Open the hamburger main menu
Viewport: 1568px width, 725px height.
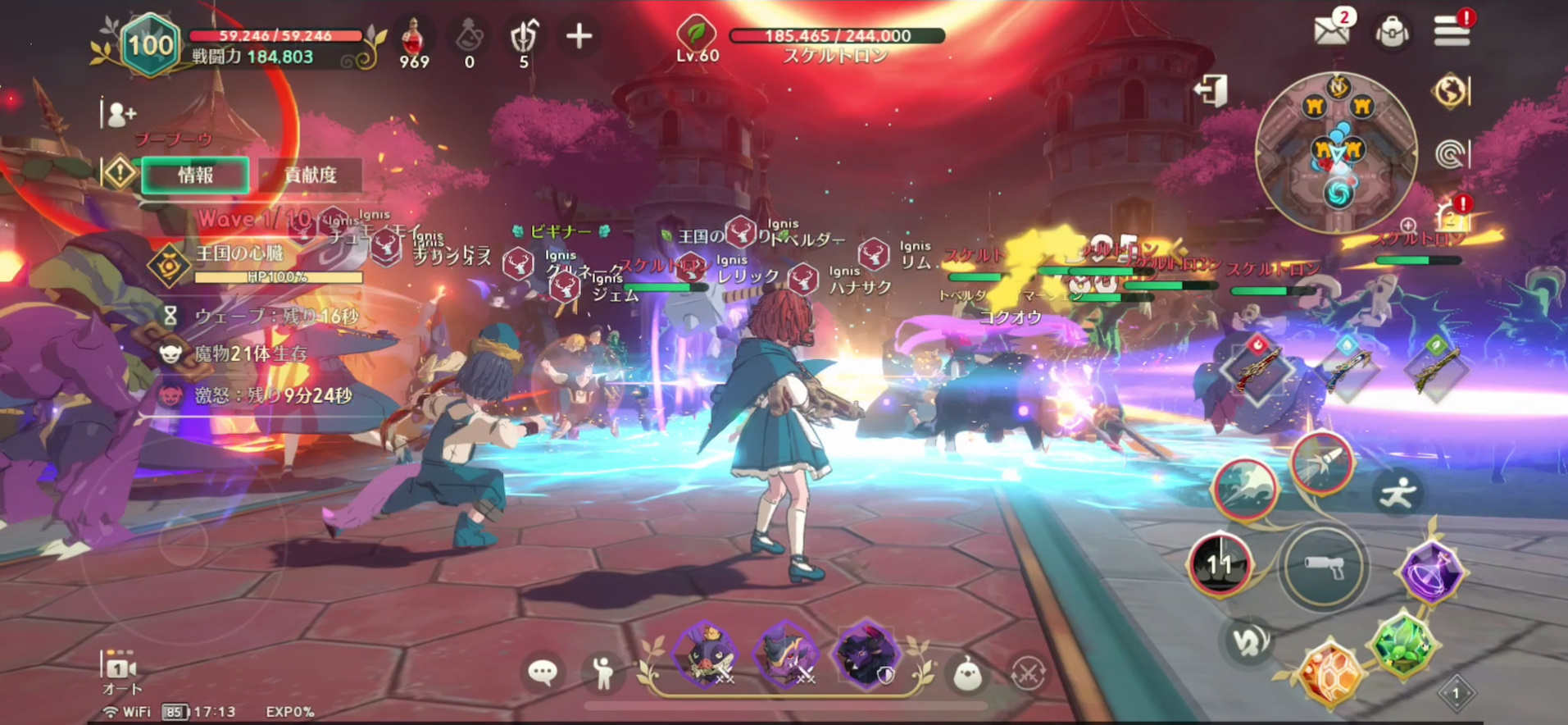1452,32
